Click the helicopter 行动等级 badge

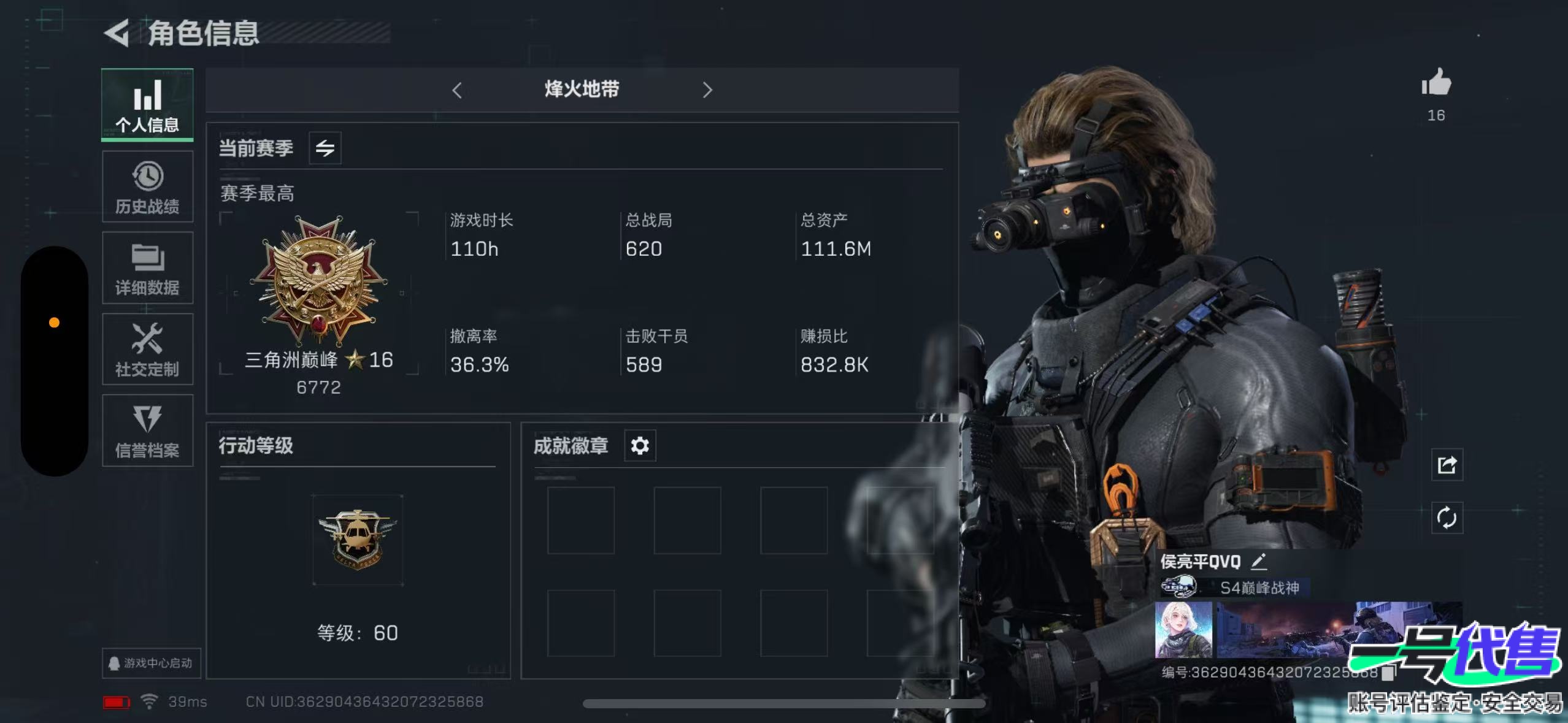[x=358, y=539]
